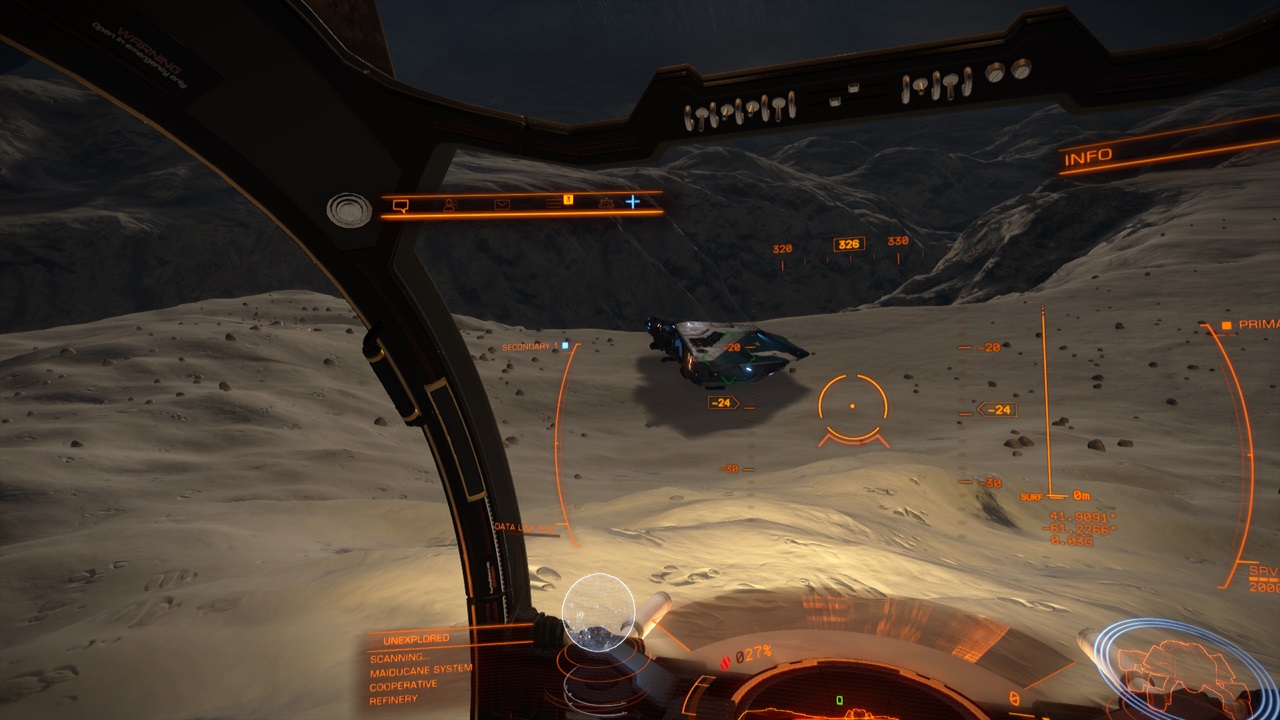Select the target planet hologram
This screenshot has width=1280, height=720.
point(598,612)
